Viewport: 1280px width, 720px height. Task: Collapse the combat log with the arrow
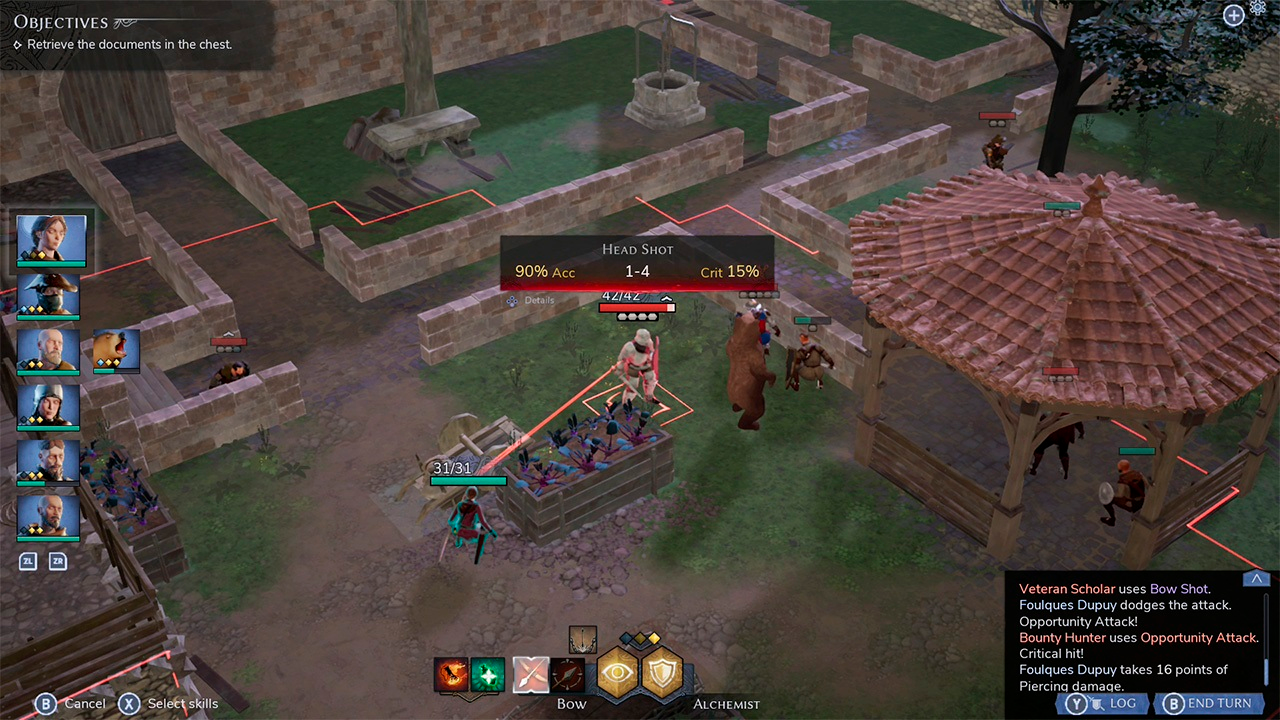coord(1256,579)
